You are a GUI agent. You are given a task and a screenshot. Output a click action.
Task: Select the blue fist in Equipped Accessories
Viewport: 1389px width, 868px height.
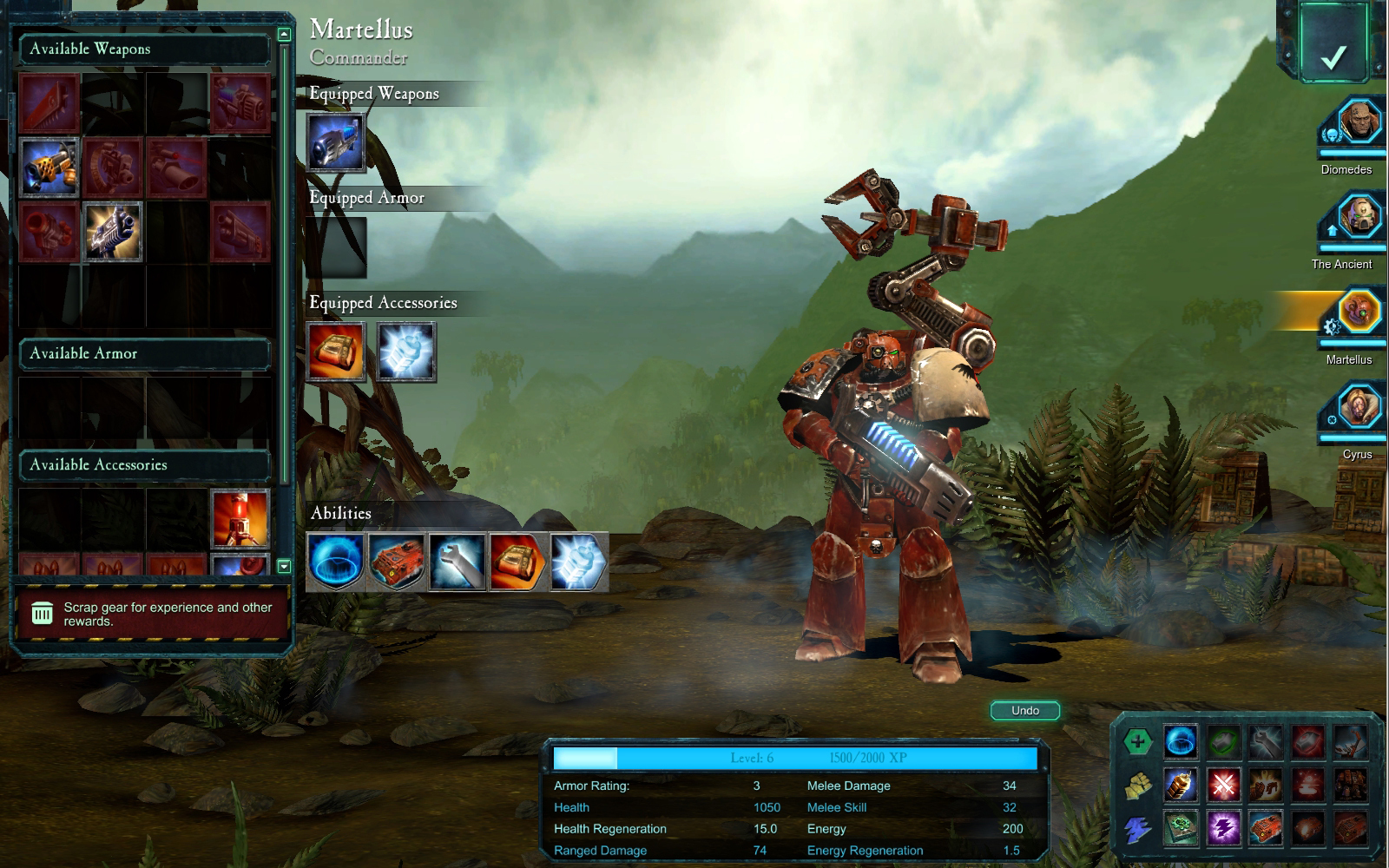tap(406, 352)
